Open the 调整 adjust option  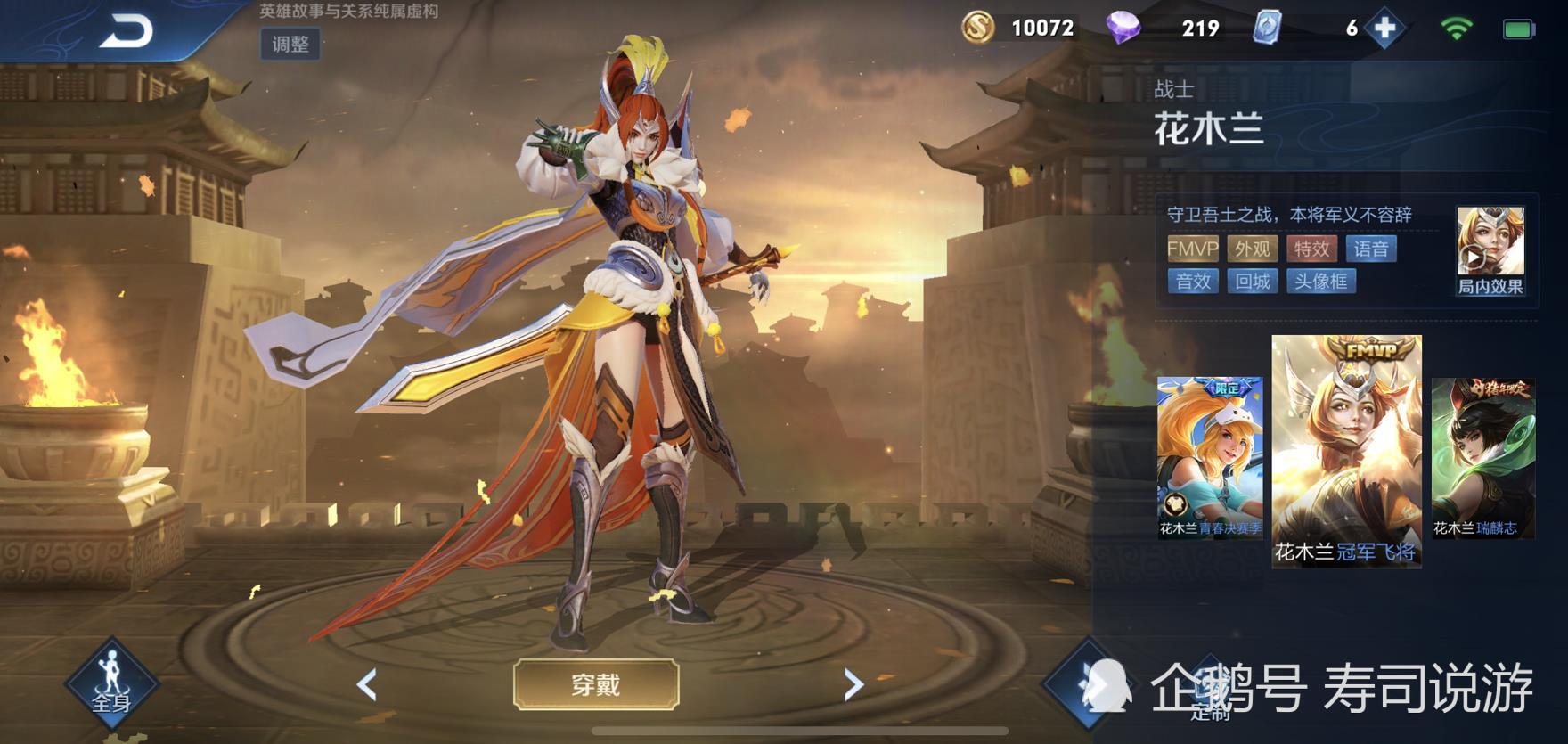pos(290,45)
